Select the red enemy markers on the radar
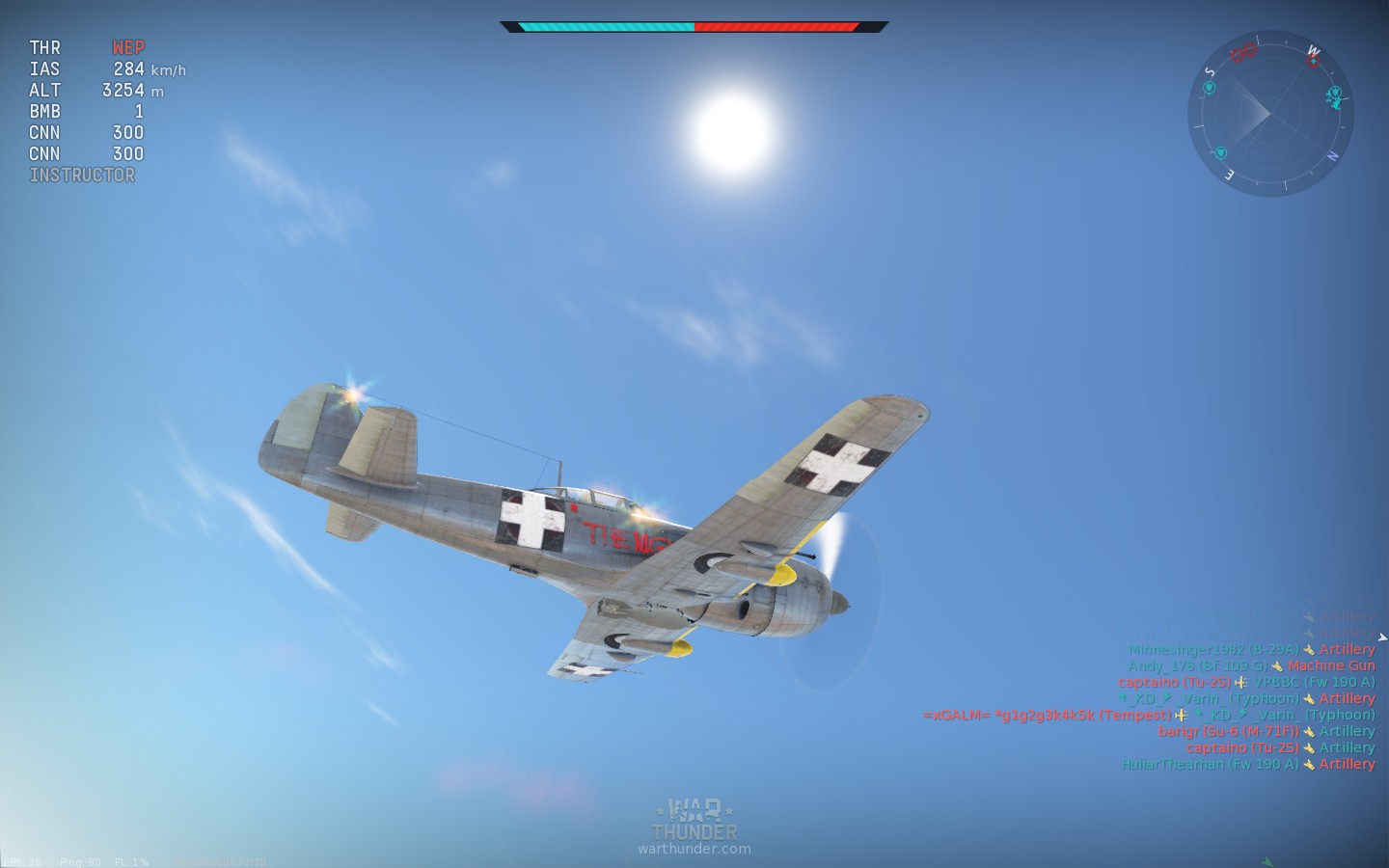The image size is (1389, 868). click(1244, 51)
